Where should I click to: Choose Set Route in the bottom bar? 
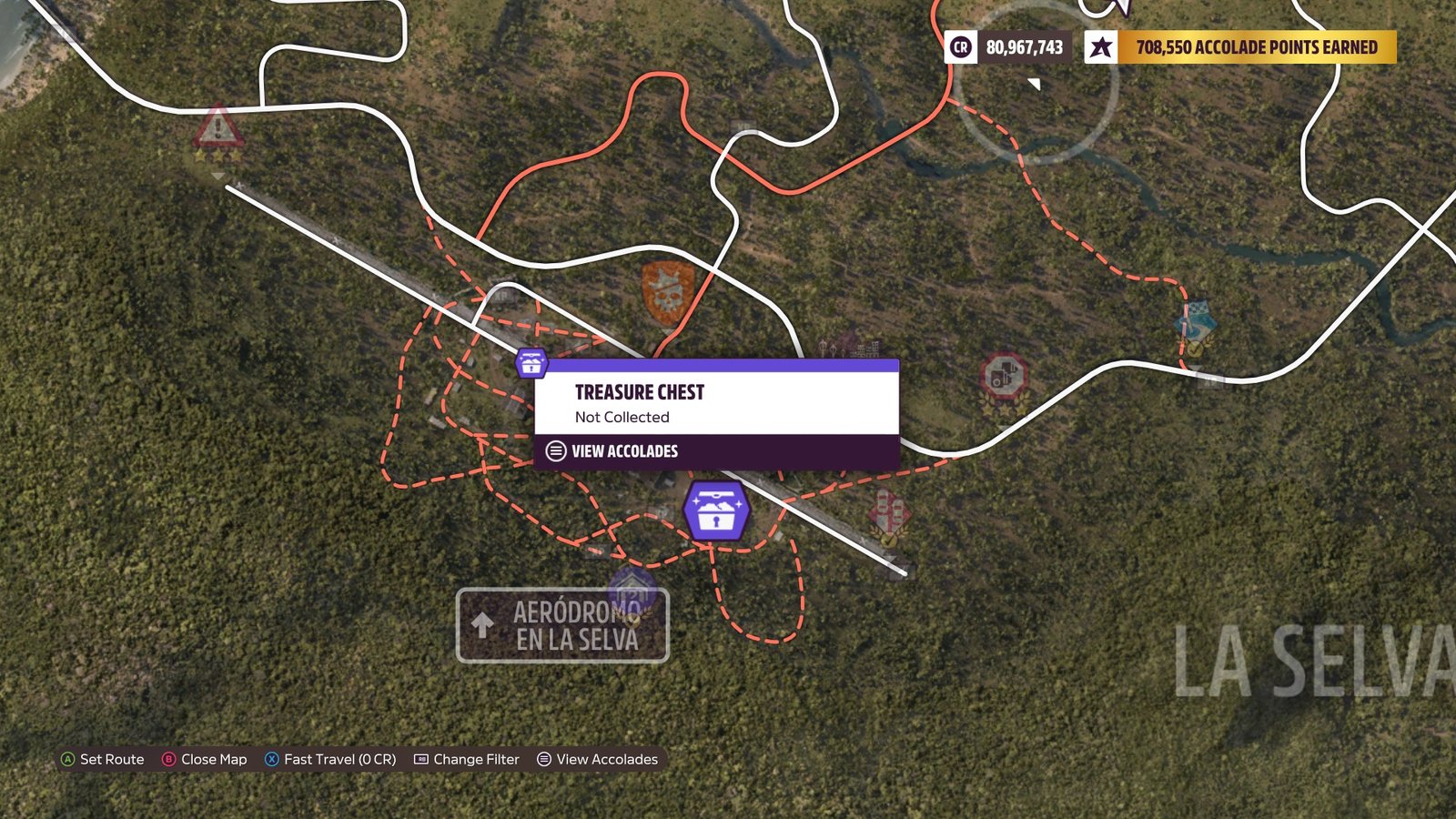pyautogui.click(x=102, y=759)
